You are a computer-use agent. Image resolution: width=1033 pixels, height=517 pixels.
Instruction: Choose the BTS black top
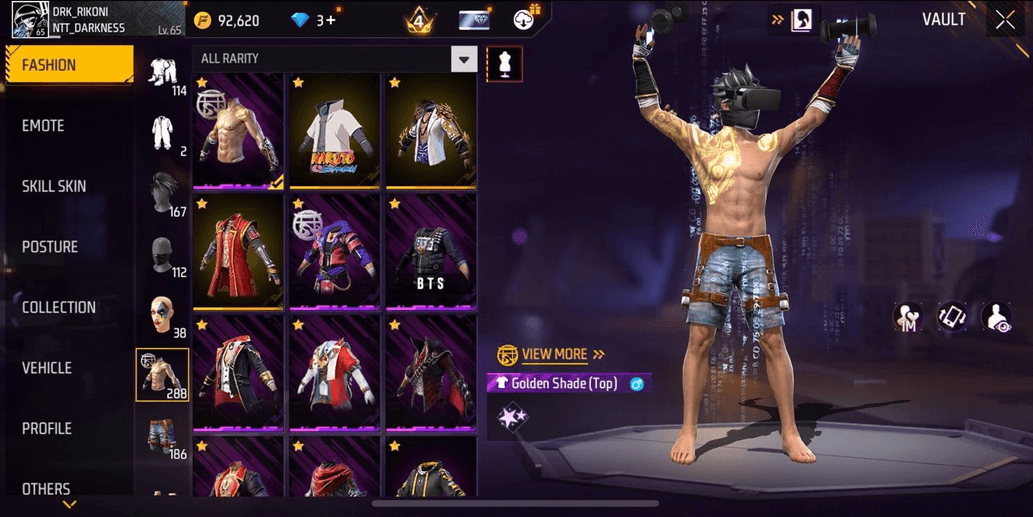431,252
